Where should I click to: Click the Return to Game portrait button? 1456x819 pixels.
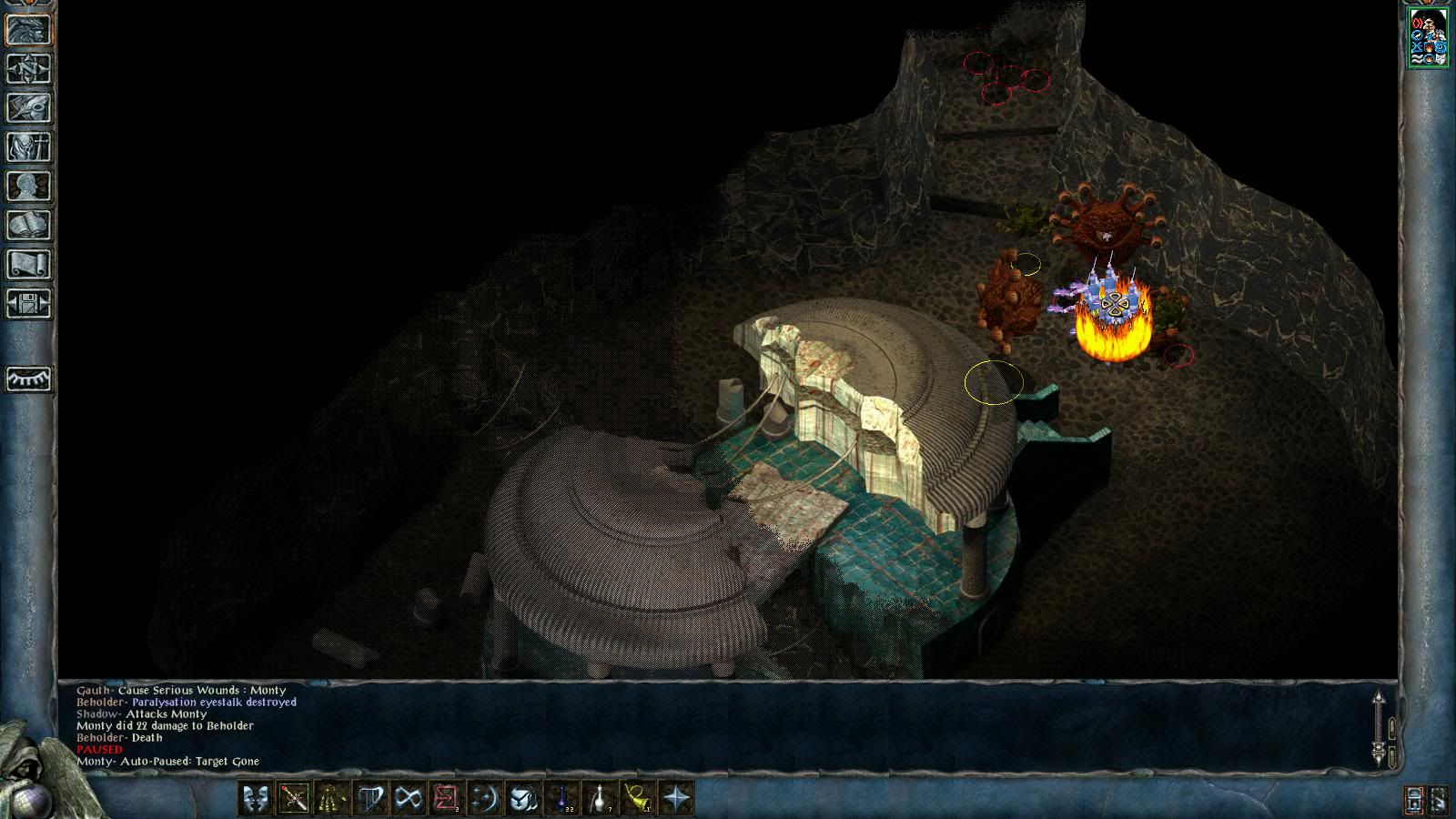(28, 29)
